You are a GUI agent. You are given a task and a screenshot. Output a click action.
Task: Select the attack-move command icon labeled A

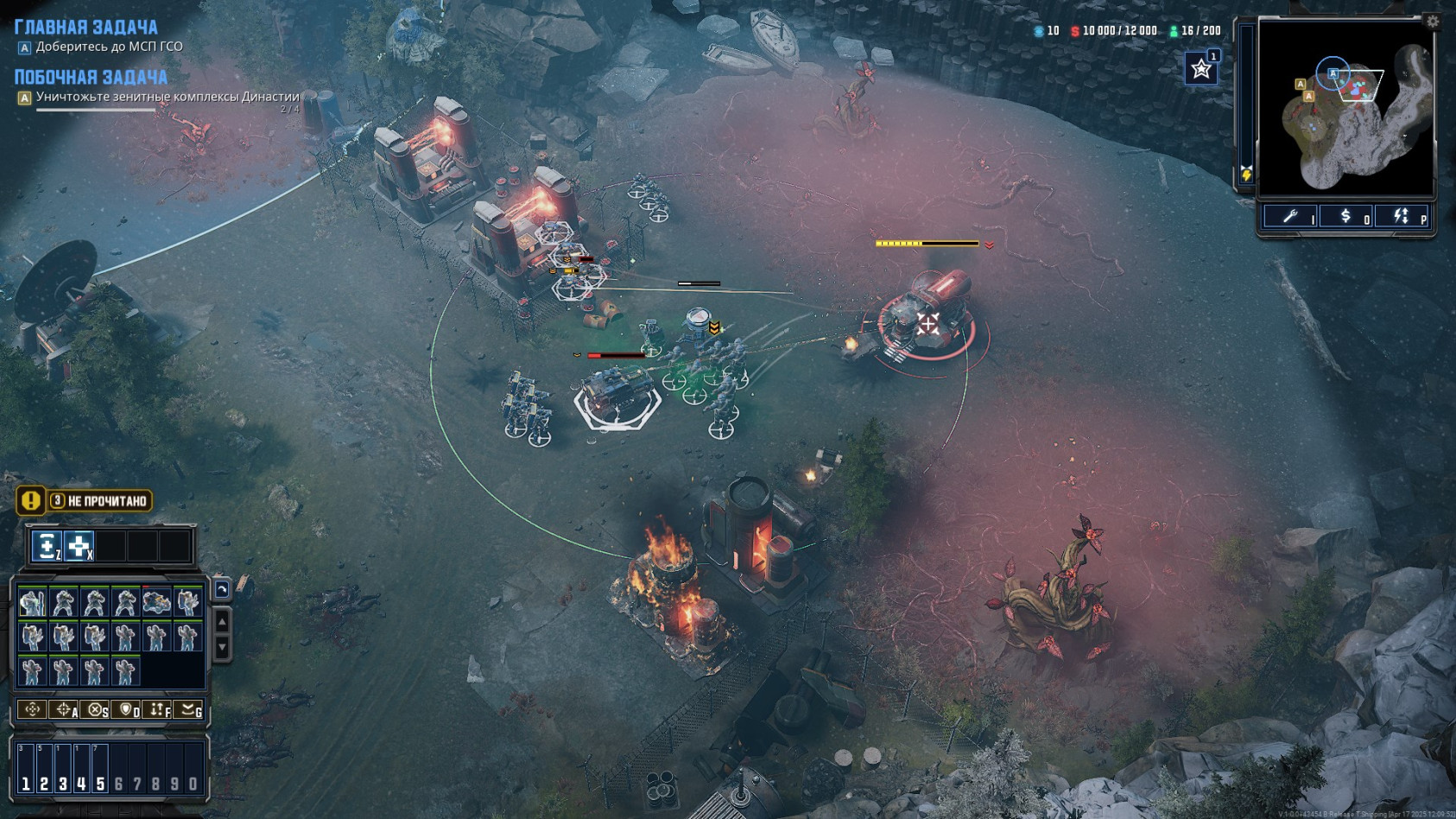click(x=65, y=710)
